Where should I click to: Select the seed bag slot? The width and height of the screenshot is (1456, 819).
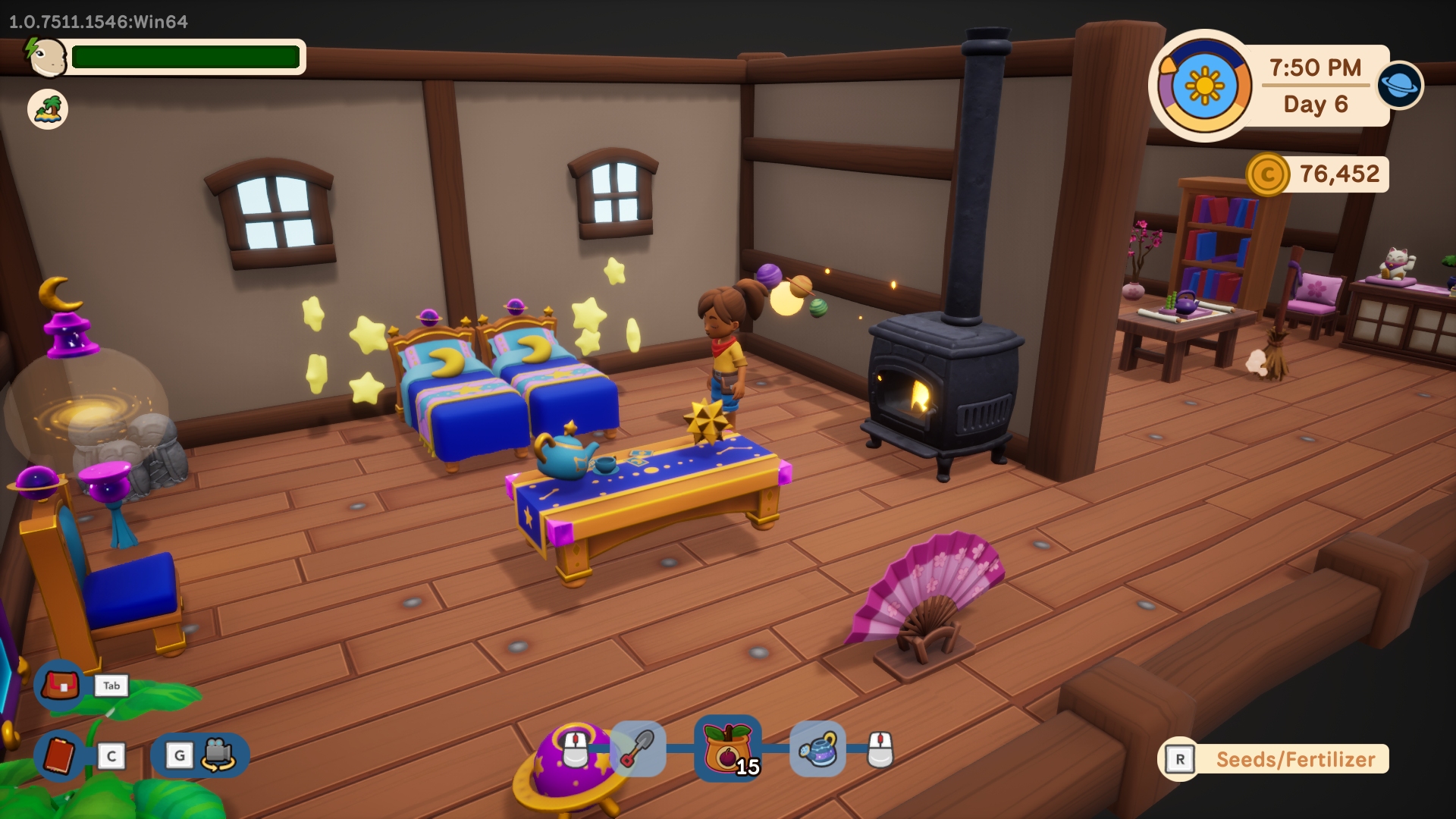727,749
